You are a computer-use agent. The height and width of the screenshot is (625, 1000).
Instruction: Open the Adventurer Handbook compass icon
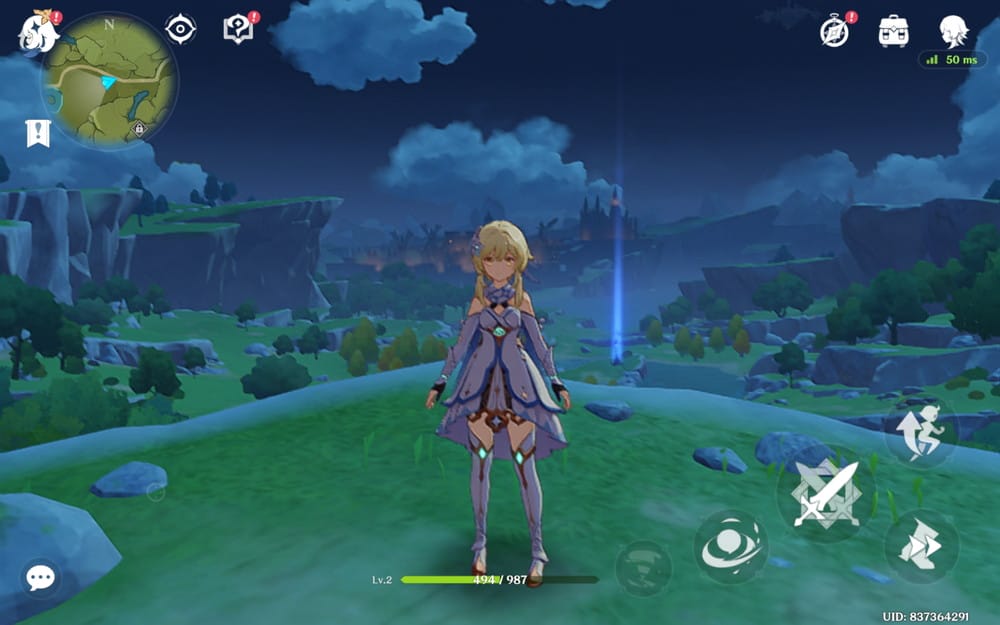[834, 31]
